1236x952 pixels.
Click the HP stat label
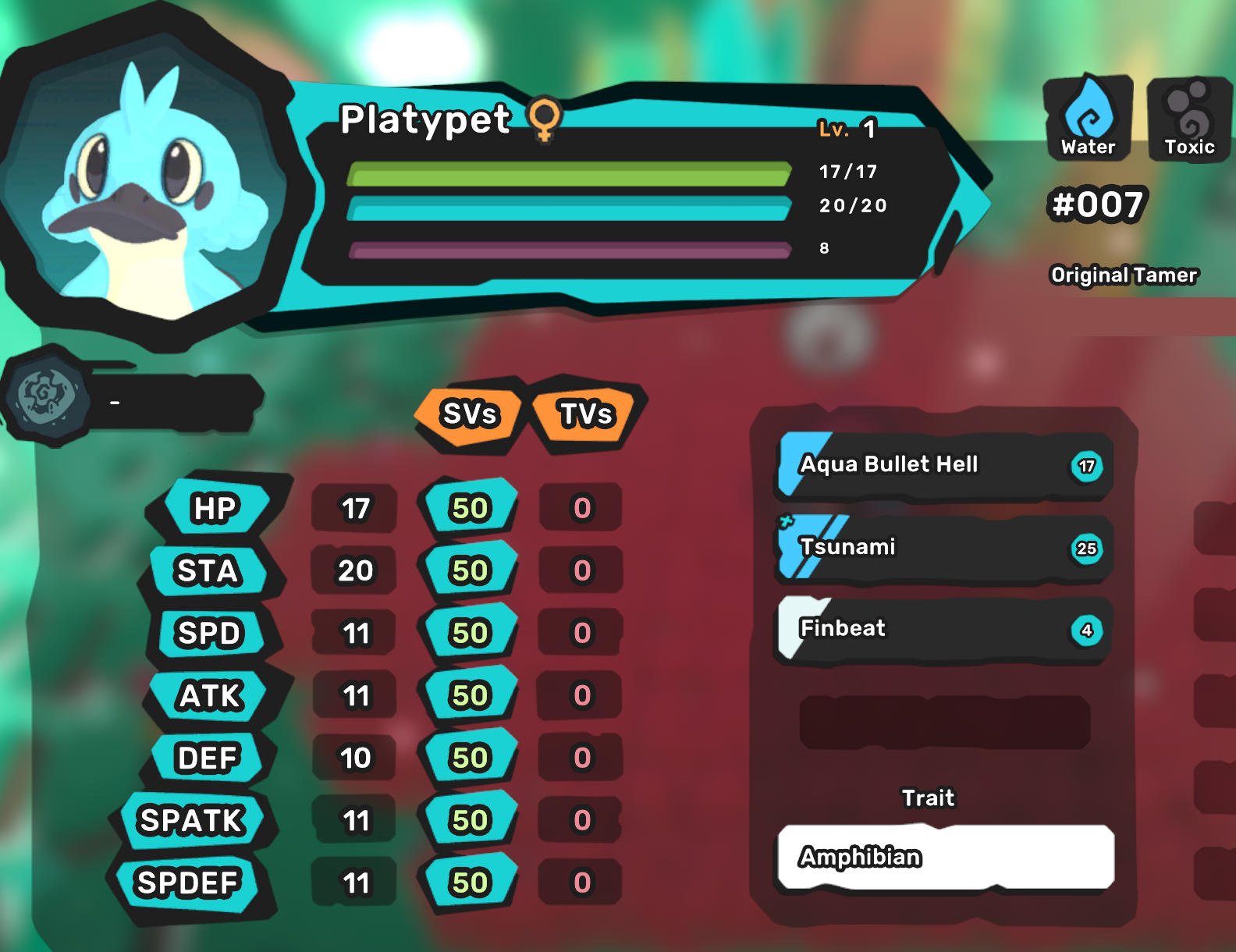215,509
